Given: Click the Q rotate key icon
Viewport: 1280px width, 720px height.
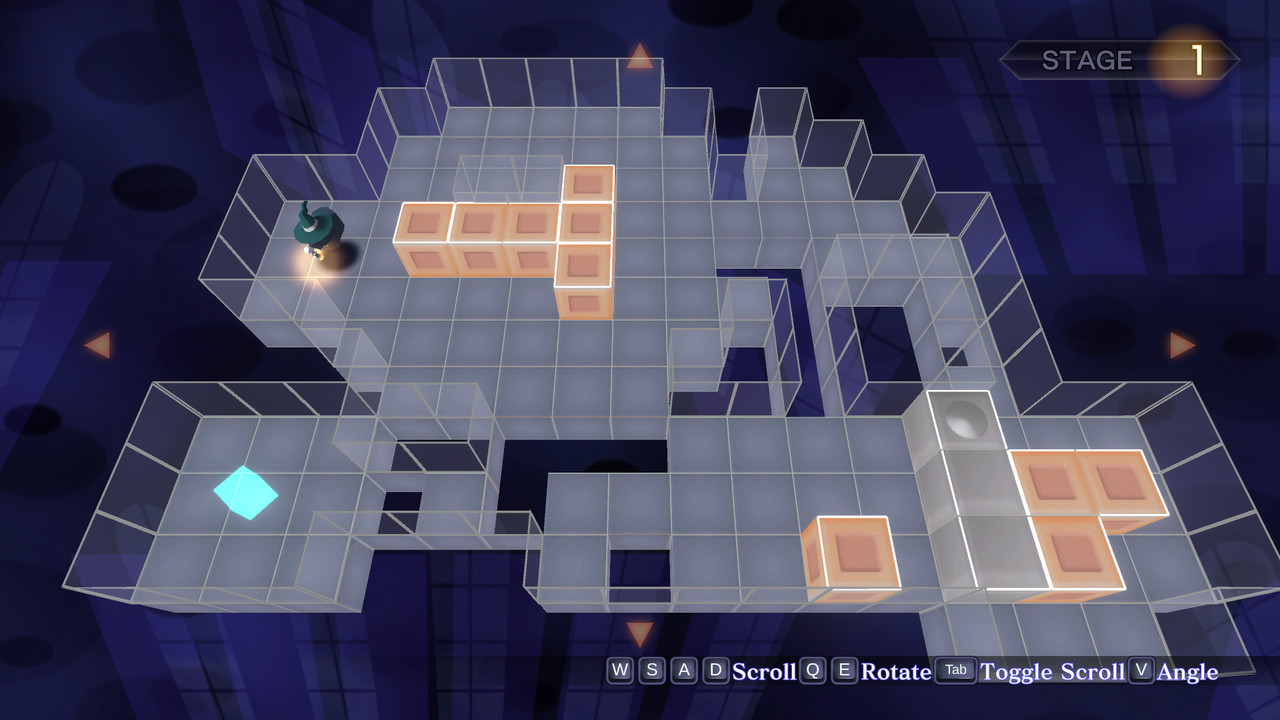Looking at the screenshot, I should [811, 671].
